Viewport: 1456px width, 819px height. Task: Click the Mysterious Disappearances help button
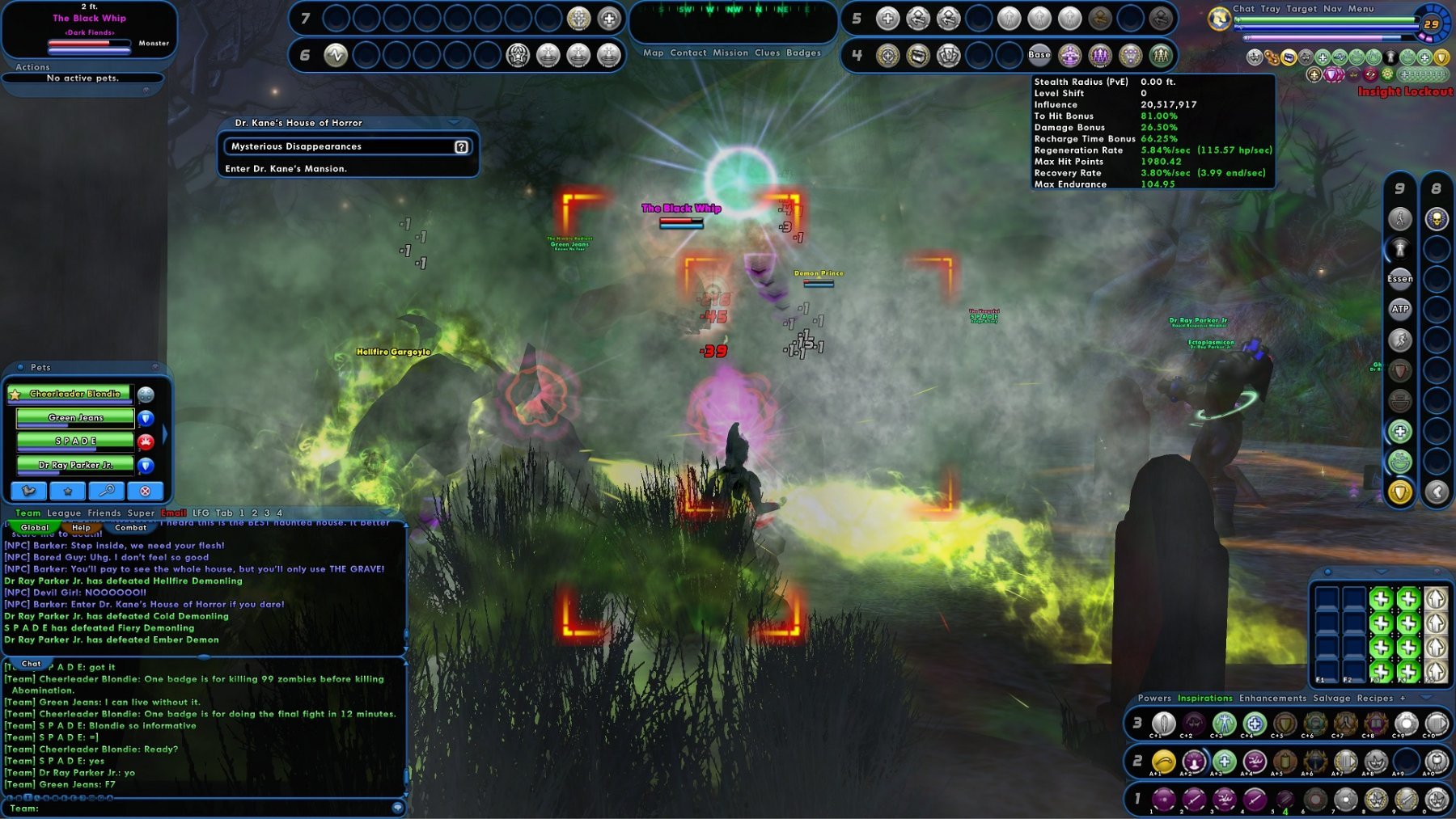point(461,147)
